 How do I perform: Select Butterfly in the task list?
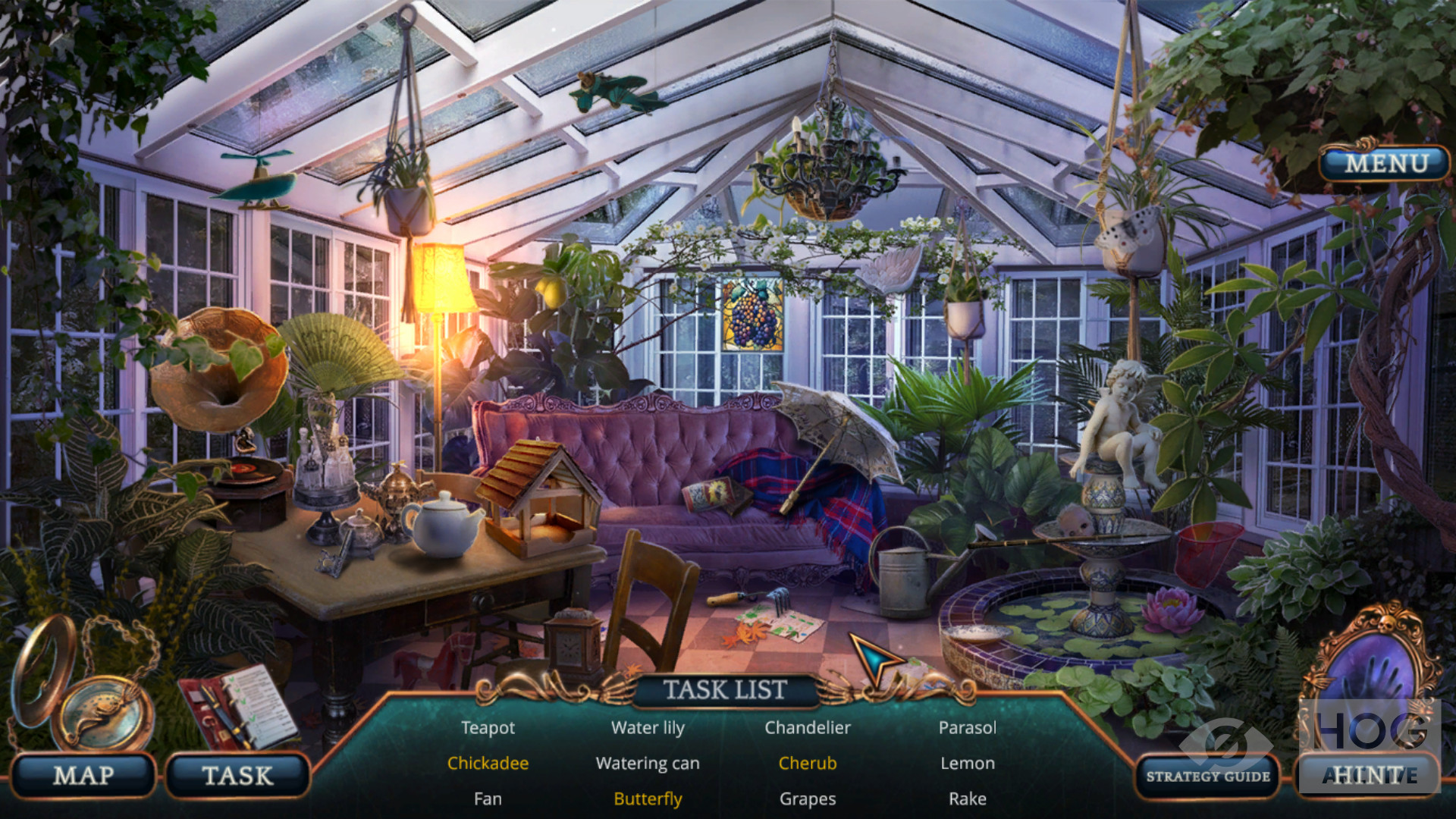tap(648, 799)
